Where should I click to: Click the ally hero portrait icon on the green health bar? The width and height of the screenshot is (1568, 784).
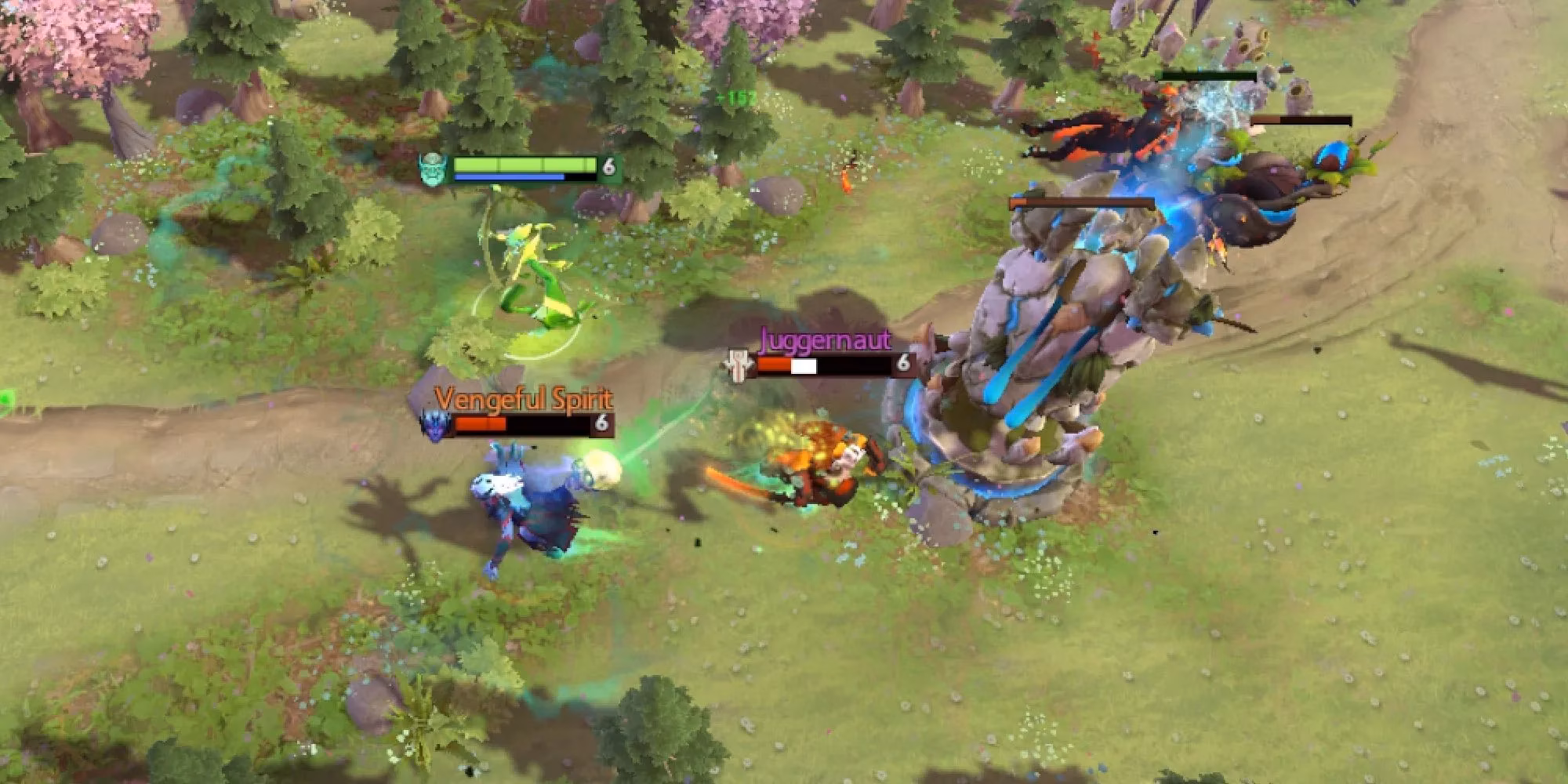(x=431, y=169)
